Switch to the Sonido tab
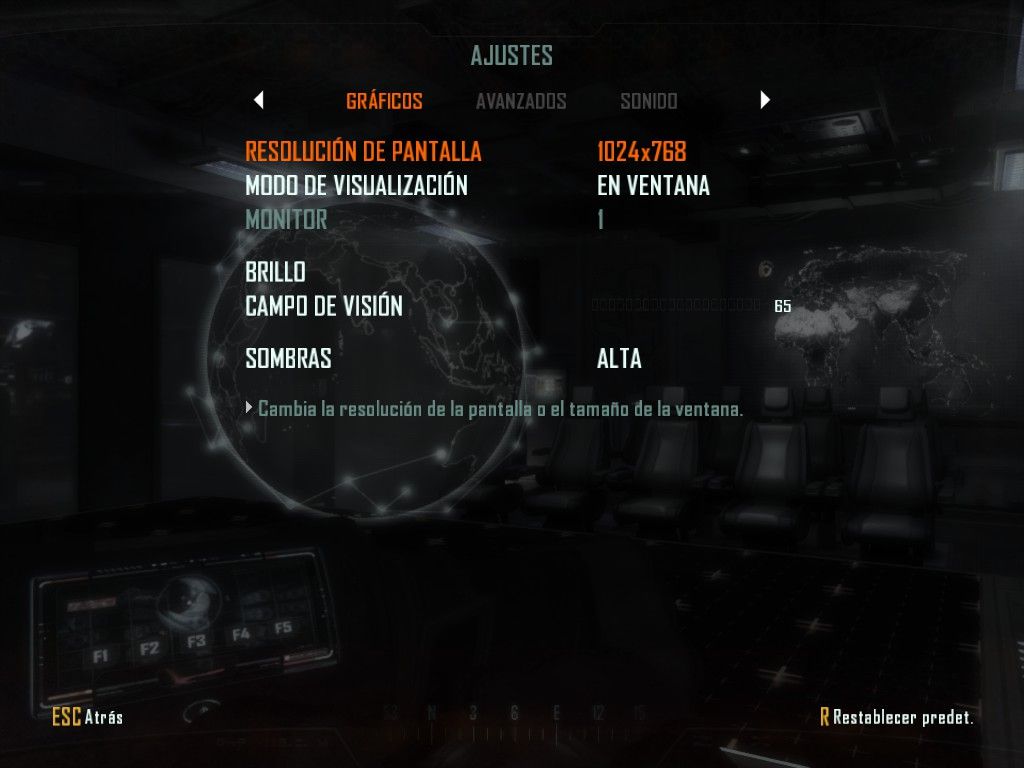Screen dimensions: 1024x768 coord(648,101)
